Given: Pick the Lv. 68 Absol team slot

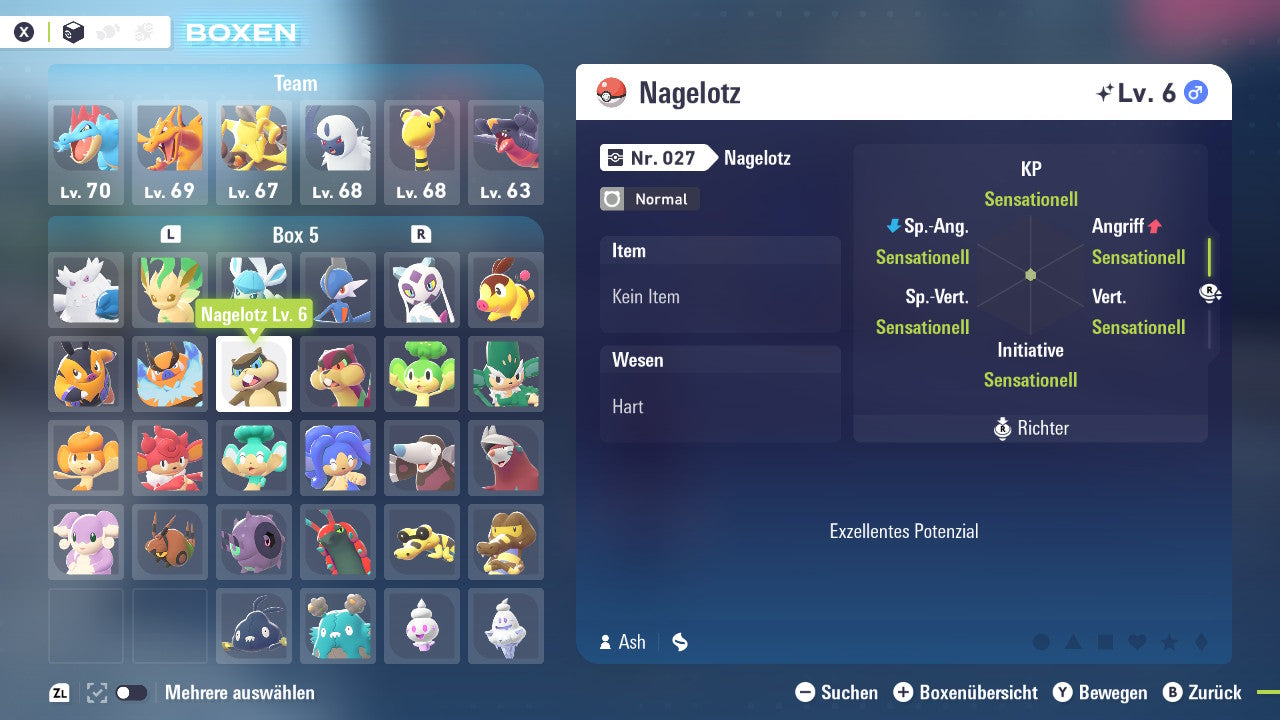Looking at the screenshot, I should point(338,152).
